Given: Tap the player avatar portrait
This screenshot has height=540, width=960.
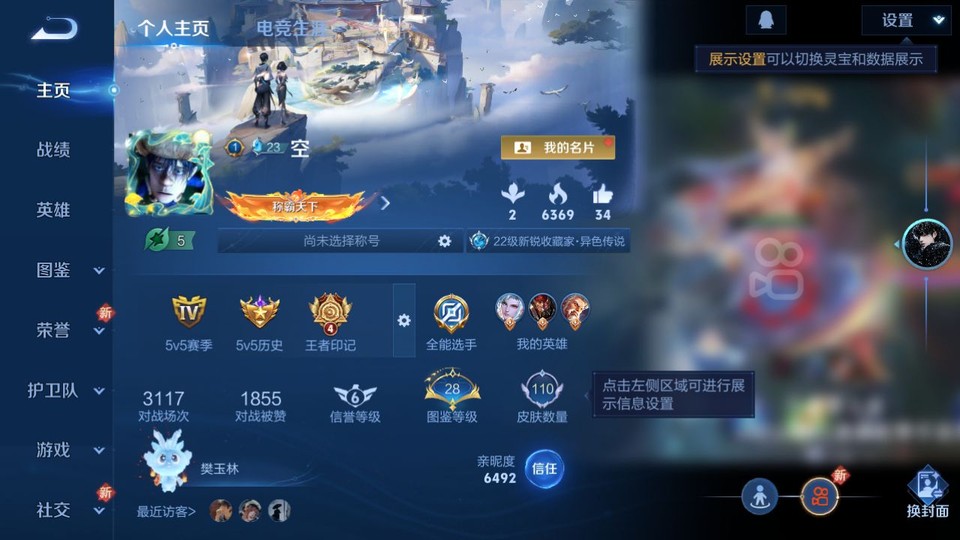Looking at the screenshot, I should (x=168, y=172).
